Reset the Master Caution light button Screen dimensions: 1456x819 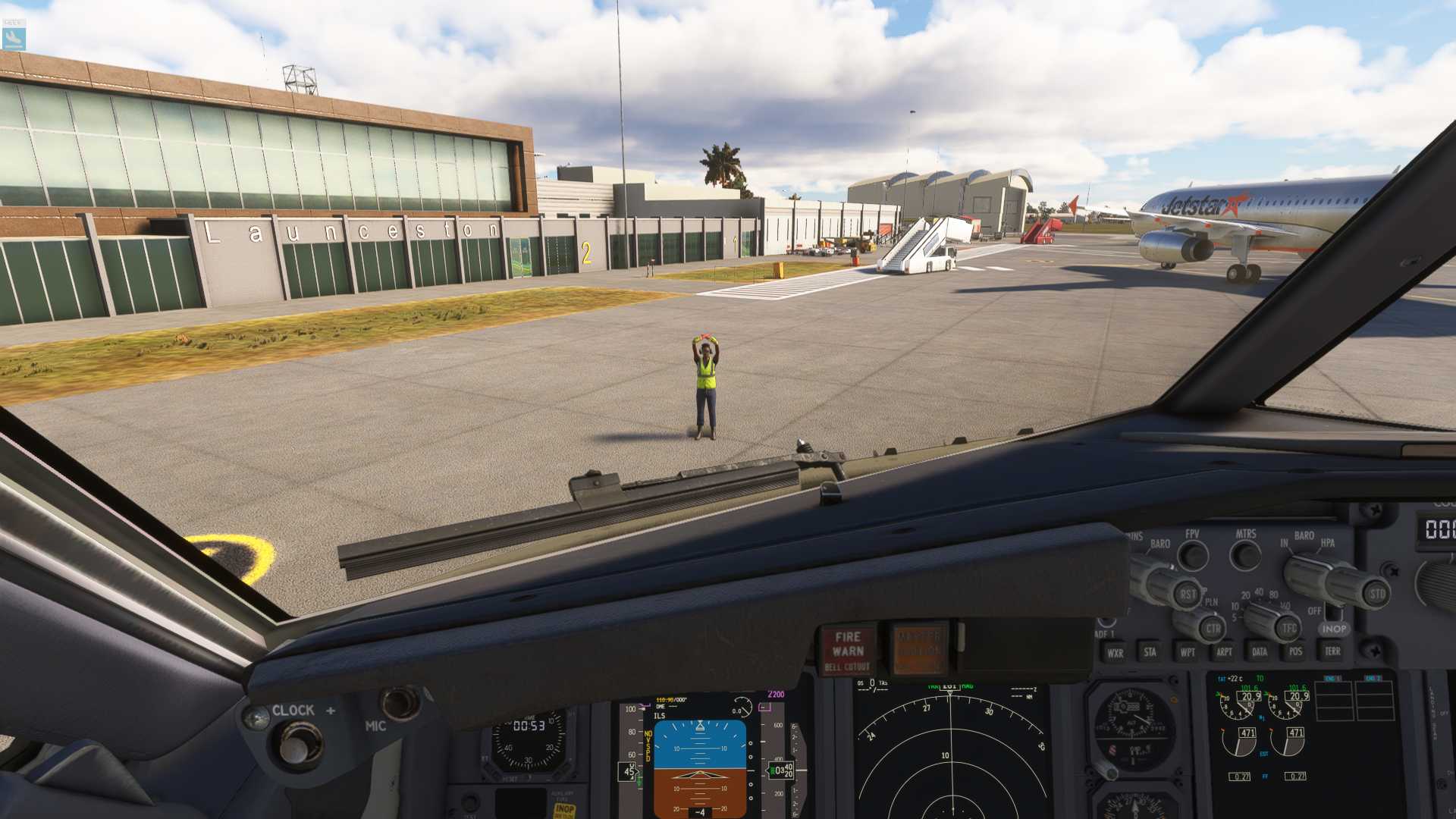919,649
